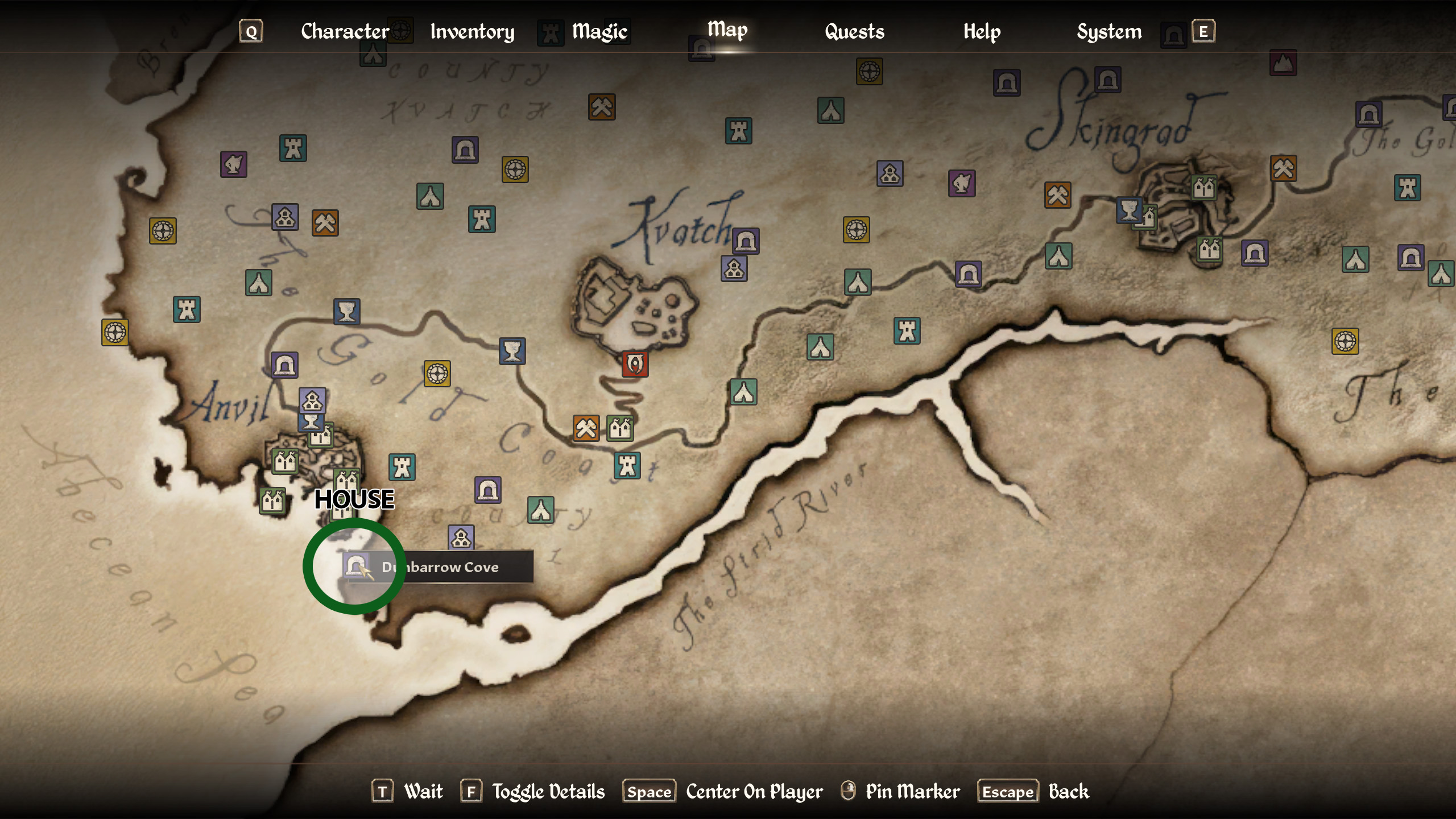Image resolution: width=1456 pixels, height=819 pixels.
Task: Click the yellow Ayleid ruin icon west of Anvil
Action: click(x=116, y=333)
